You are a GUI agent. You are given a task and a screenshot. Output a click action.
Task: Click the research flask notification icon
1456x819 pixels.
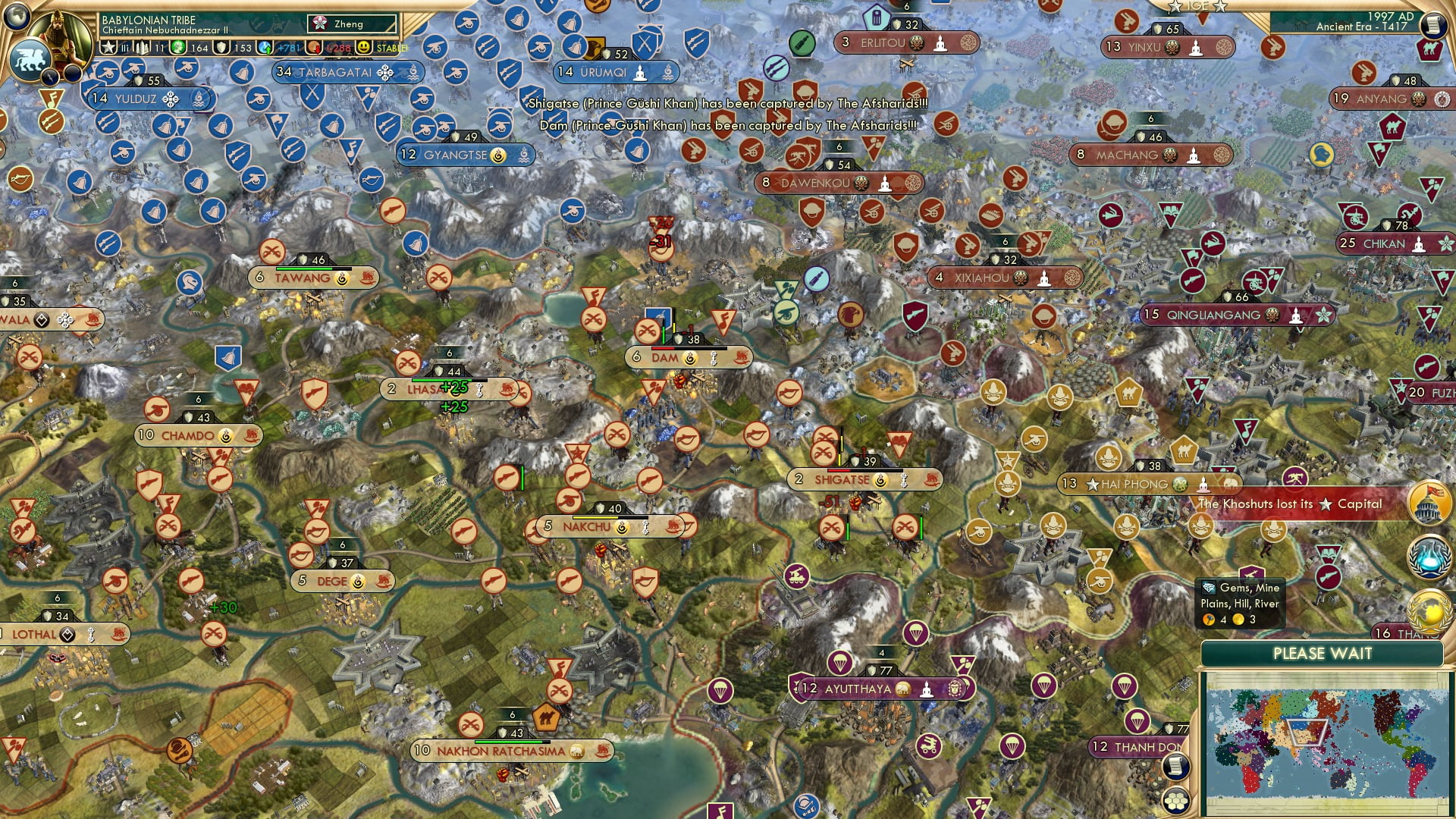(1428, 557)
